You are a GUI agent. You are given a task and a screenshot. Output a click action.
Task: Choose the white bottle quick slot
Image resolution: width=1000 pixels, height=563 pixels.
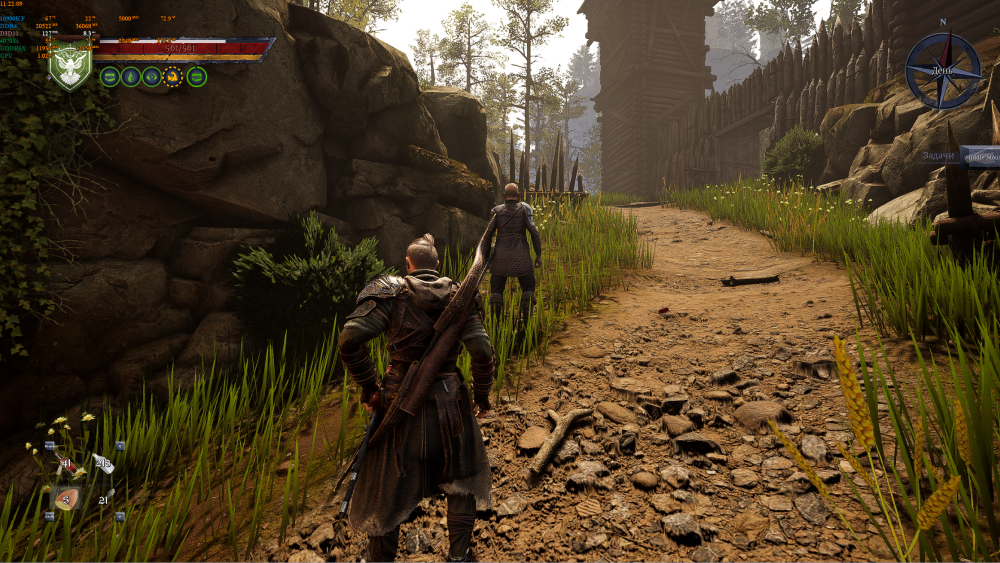click(x=102, y=463)
